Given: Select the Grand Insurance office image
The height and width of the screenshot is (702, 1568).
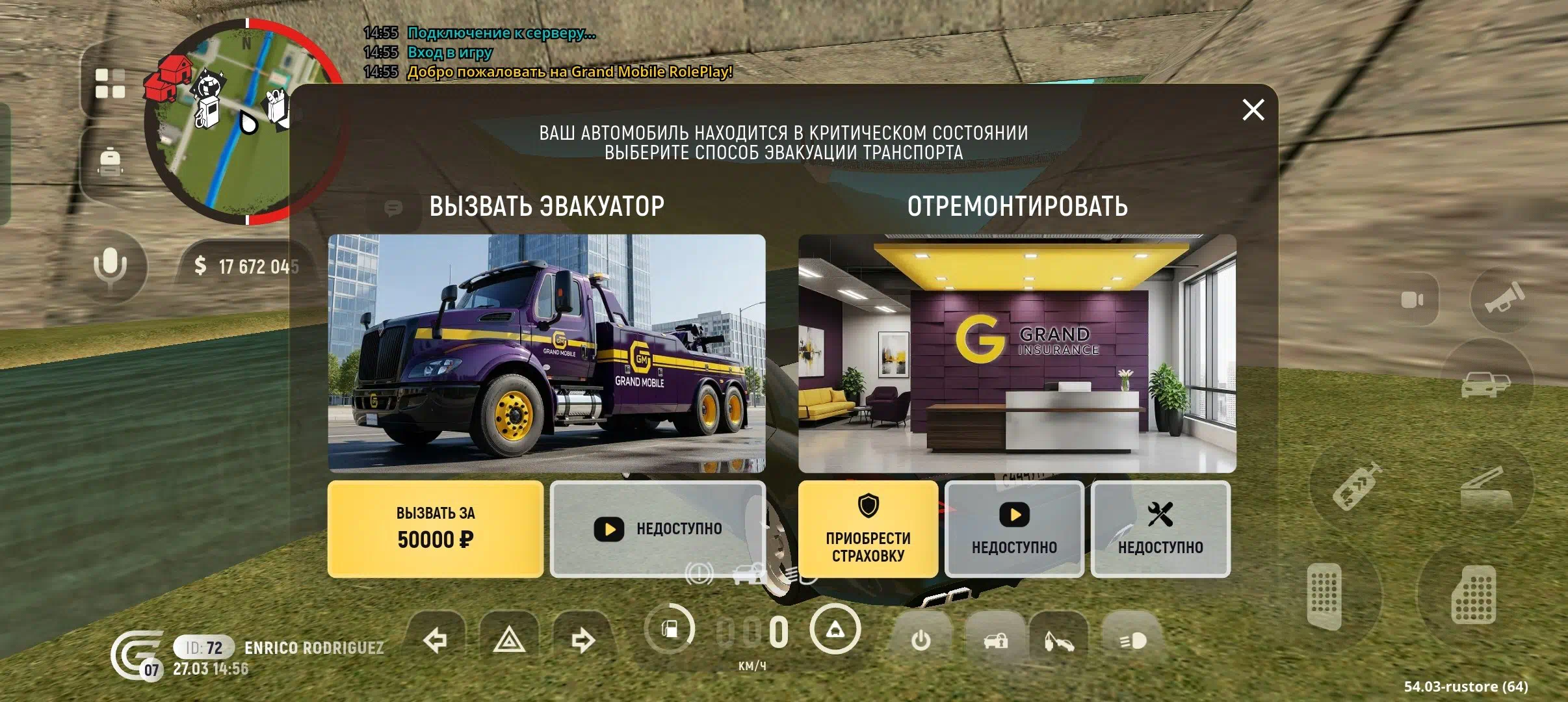Looking at the screenshot, I should point(1017,353).
